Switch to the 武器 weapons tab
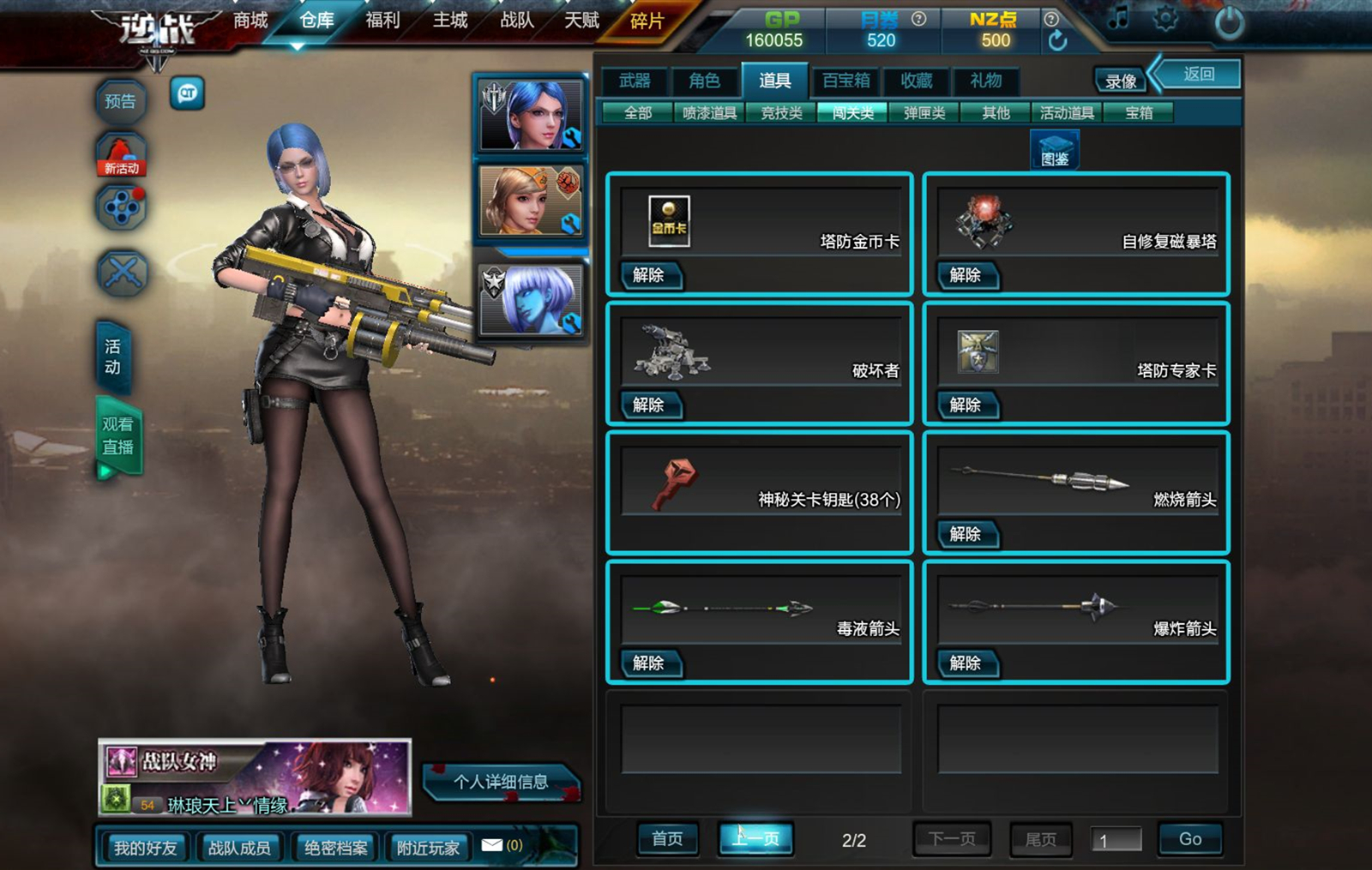Screen dimensions: 1372x870 pyautogui.click(x=635, y=81)
